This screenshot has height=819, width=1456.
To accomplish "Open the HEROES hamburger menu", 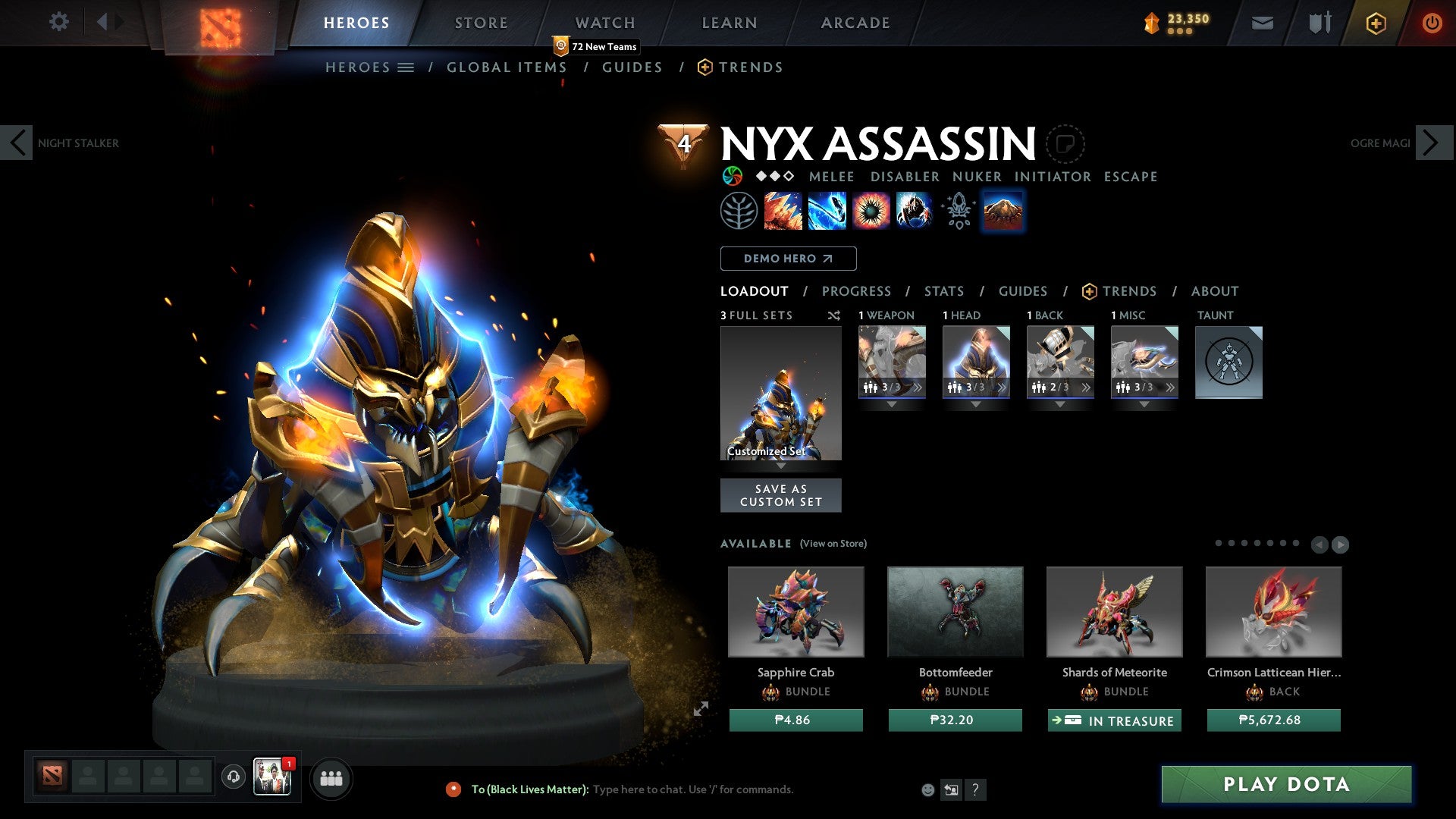I will click(406, 67).
